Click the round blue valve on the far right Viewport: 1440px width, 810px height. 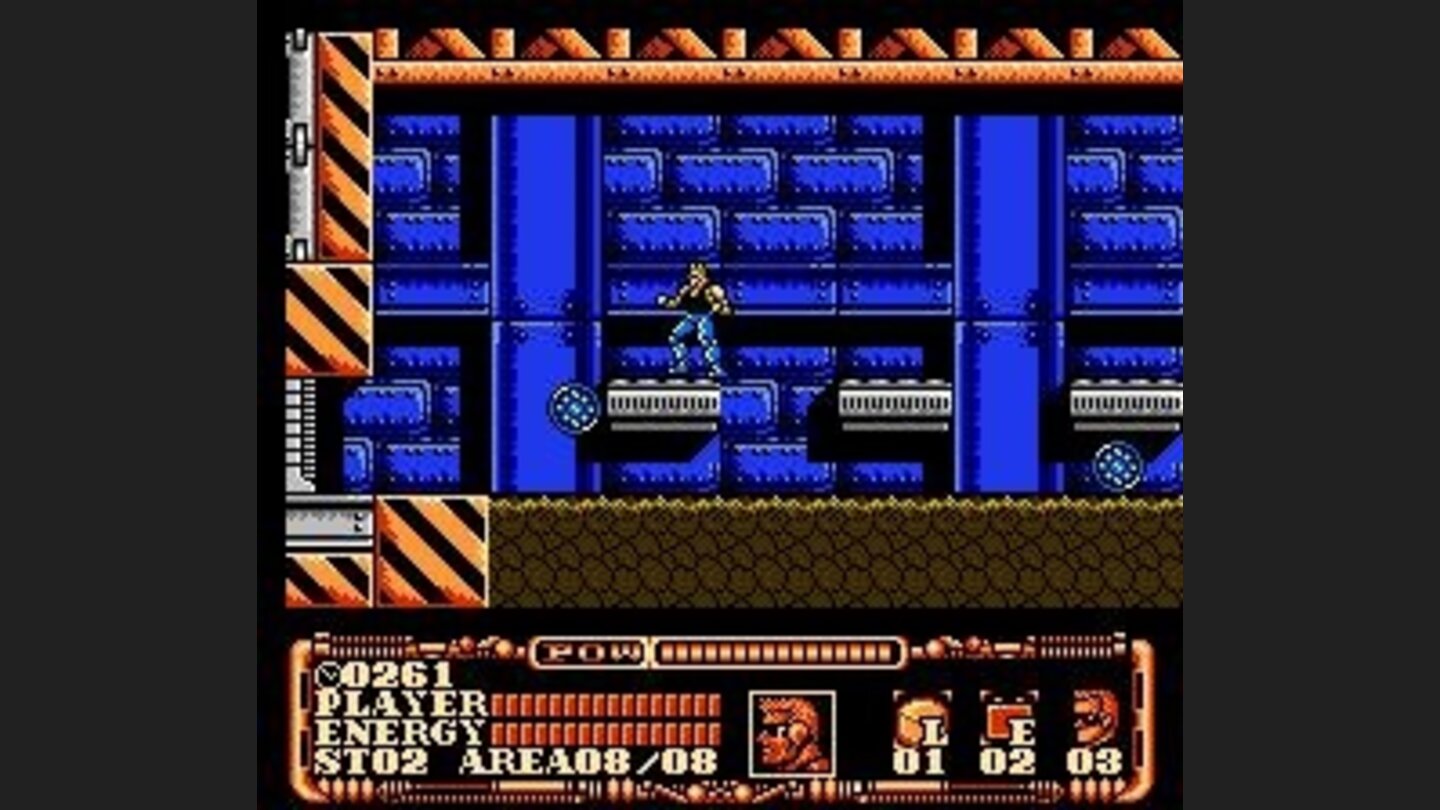point(1117,466)
